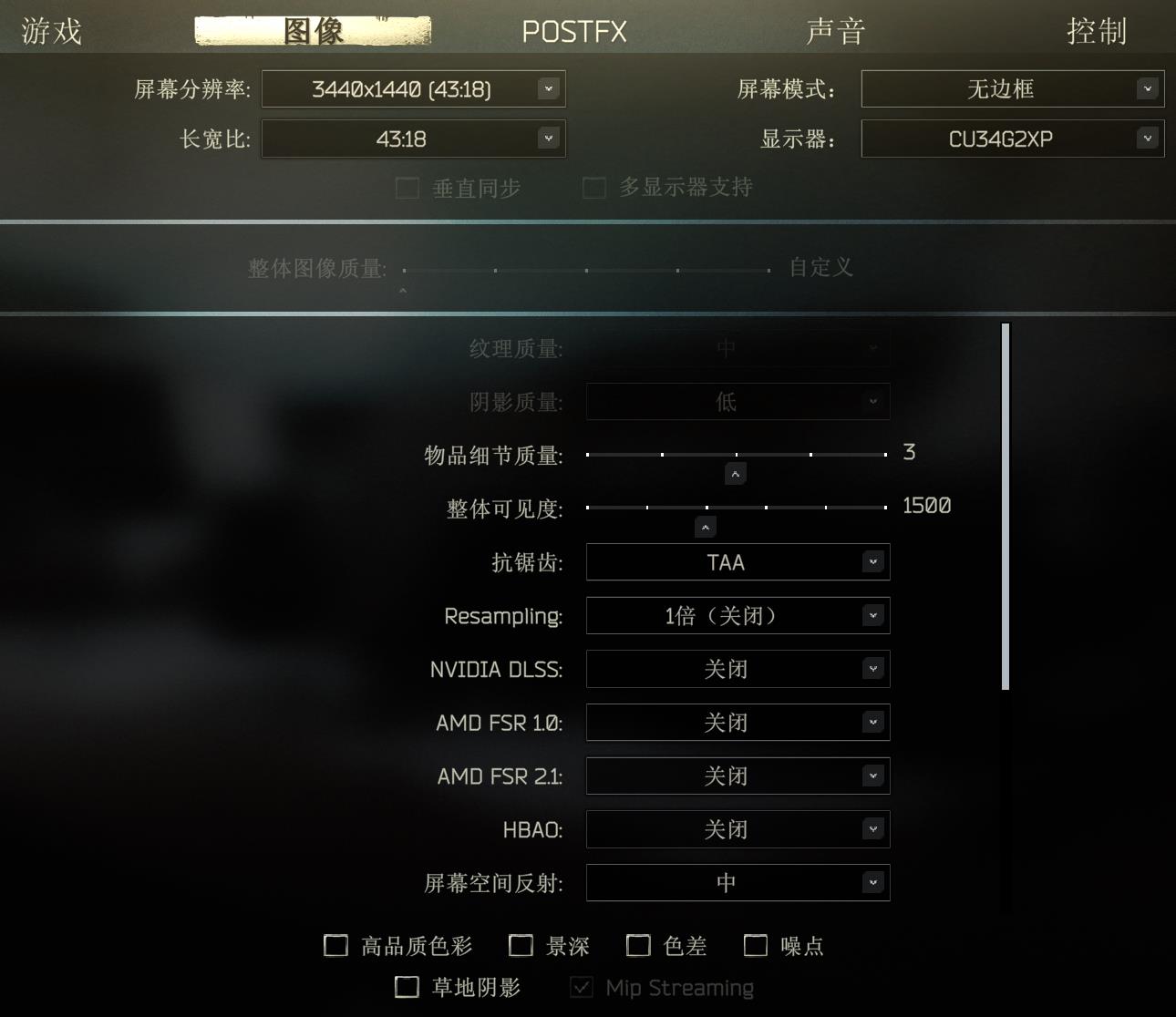Open the AMD FSR 2.1 dropdown
The height and width of the screenshot is (1017, 1176).
pyautogui.click(x=737, y=776)
